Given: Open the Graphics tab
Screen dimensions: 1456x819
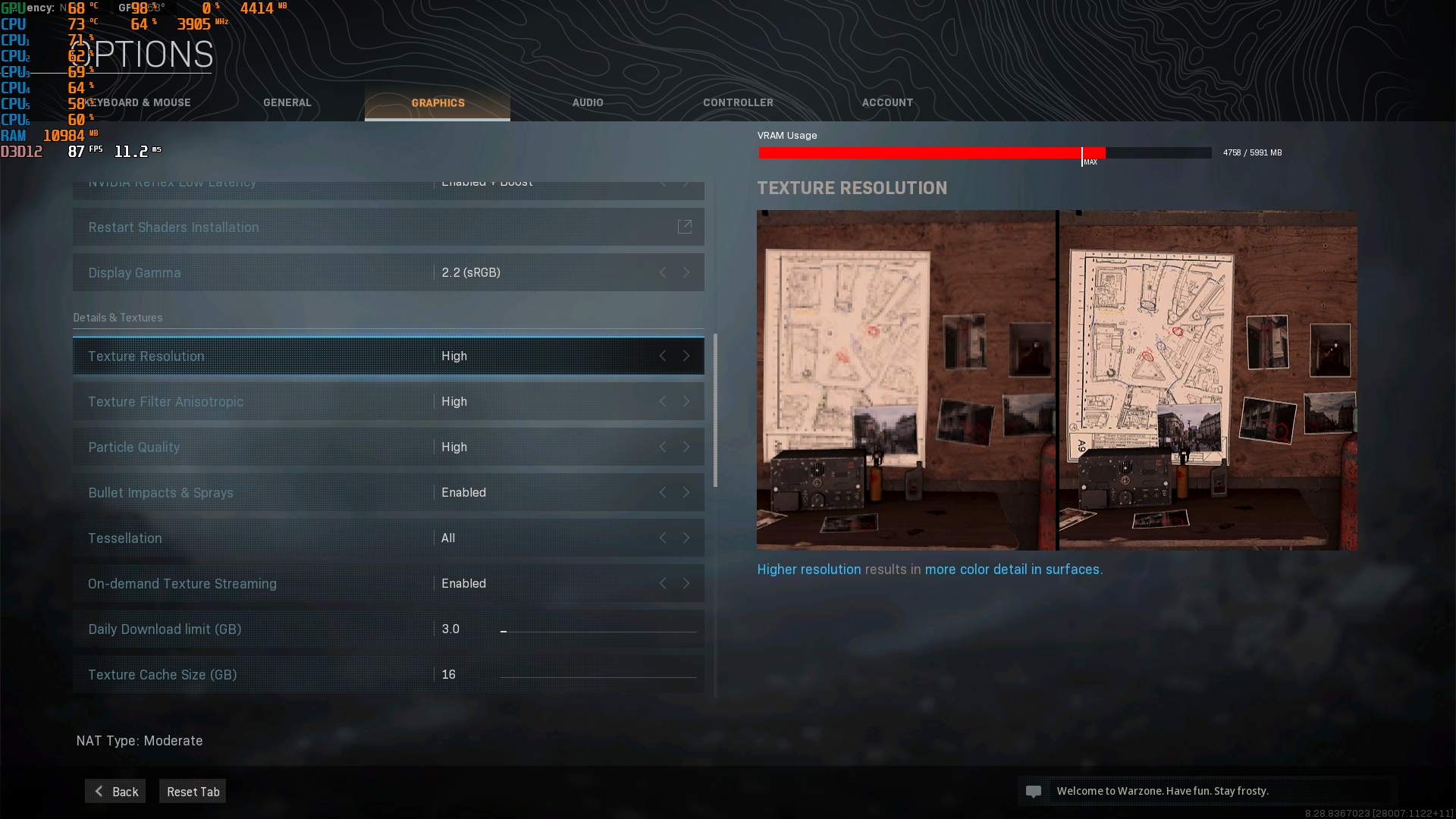Looking at the screenshot, I should point(438,102).
